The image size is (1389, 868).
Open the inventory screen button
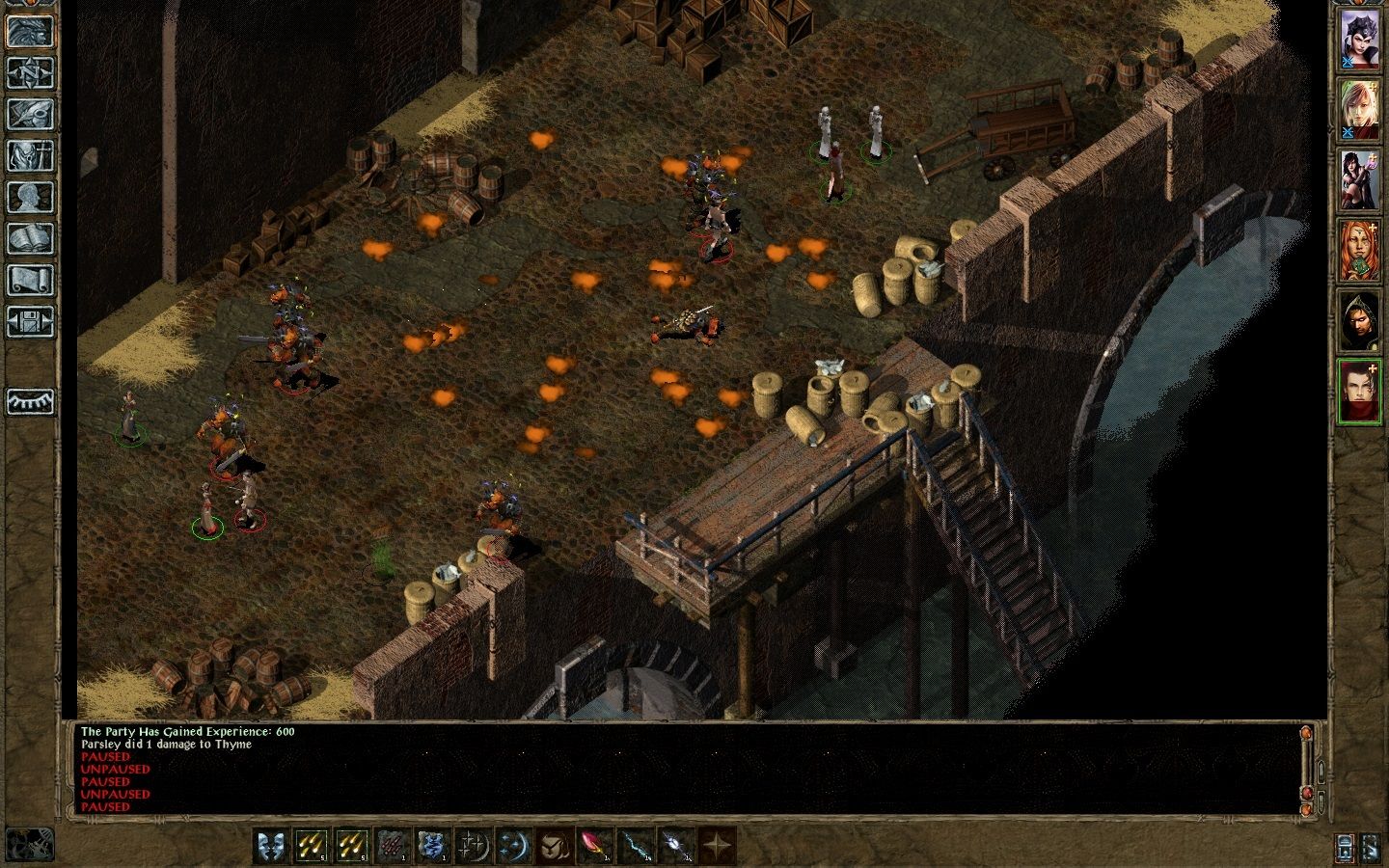[30, 155]
